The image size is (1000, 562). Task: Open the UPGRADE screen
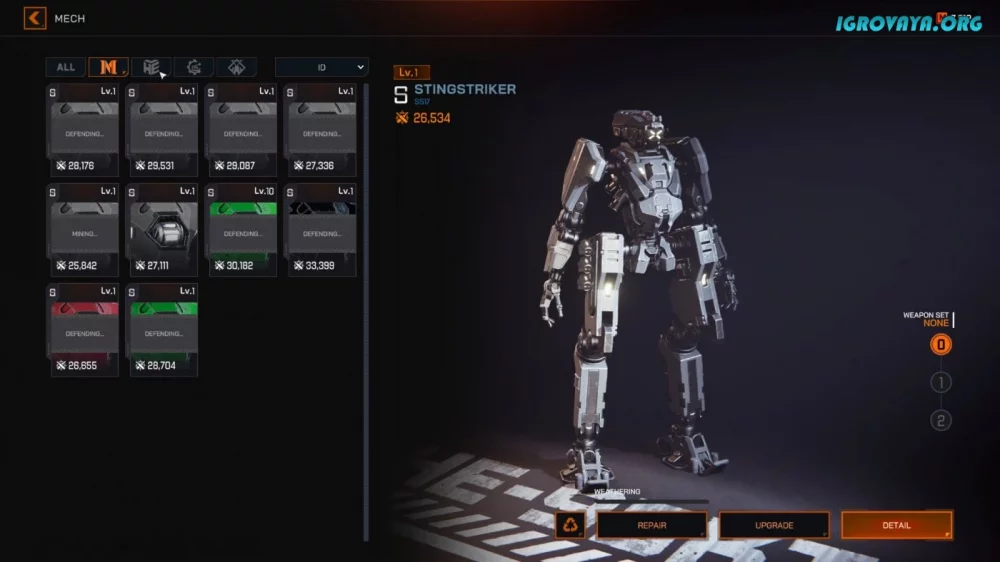point(774,525)
